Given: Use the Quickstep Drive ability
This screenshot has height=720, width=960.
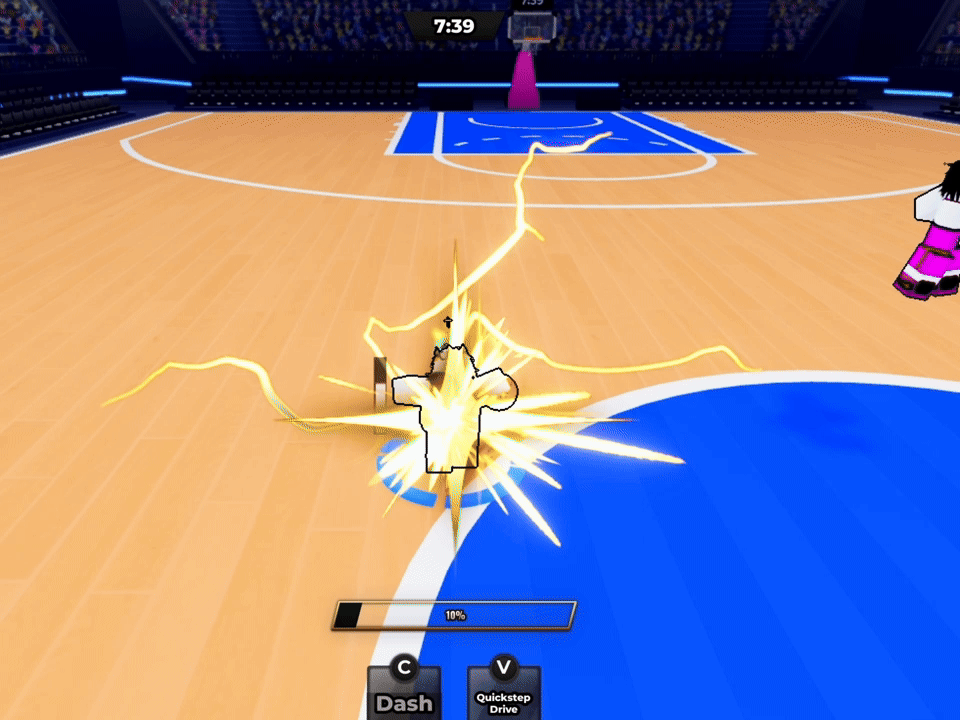Looking at the screenshot, I should click(x=503, y=692).
